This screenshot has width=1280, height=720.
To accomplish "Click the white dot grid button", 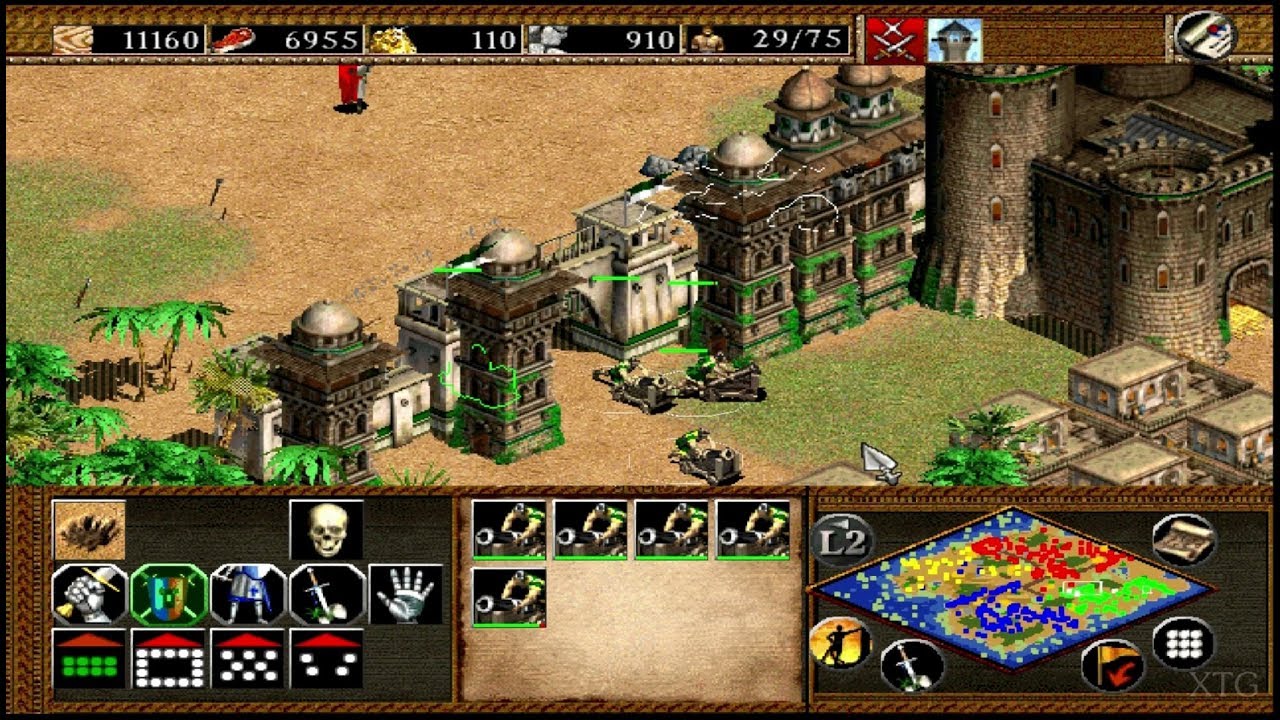I will (x=1183, y=643).
